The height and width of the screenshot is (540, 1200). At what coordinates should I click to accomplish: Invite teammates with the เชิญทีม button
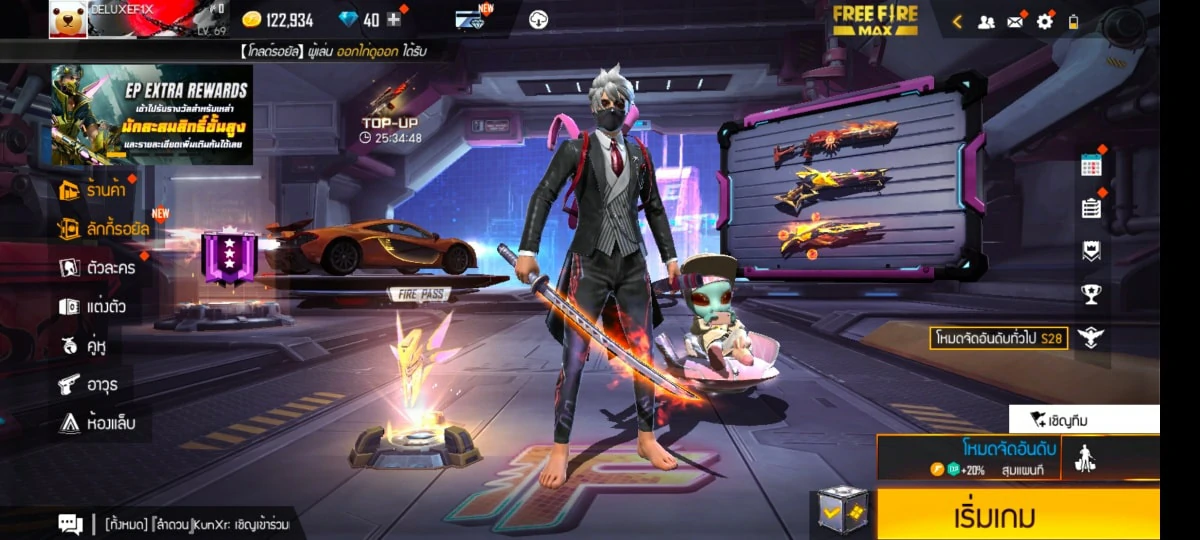tap(1084, 419)
